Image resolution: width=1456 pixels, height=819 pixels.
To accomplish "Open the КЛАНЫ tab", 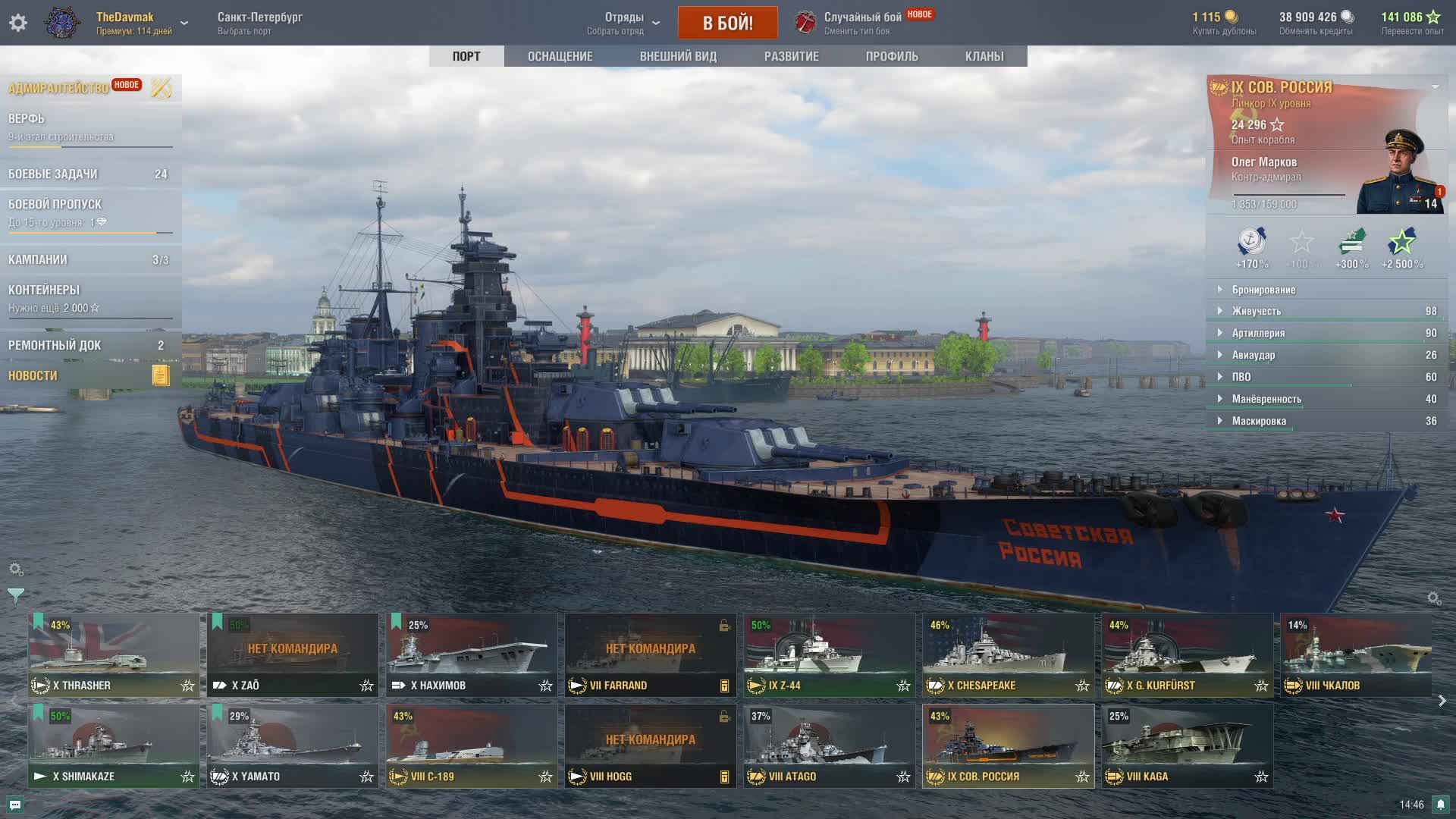I will (x=984, y=56).
